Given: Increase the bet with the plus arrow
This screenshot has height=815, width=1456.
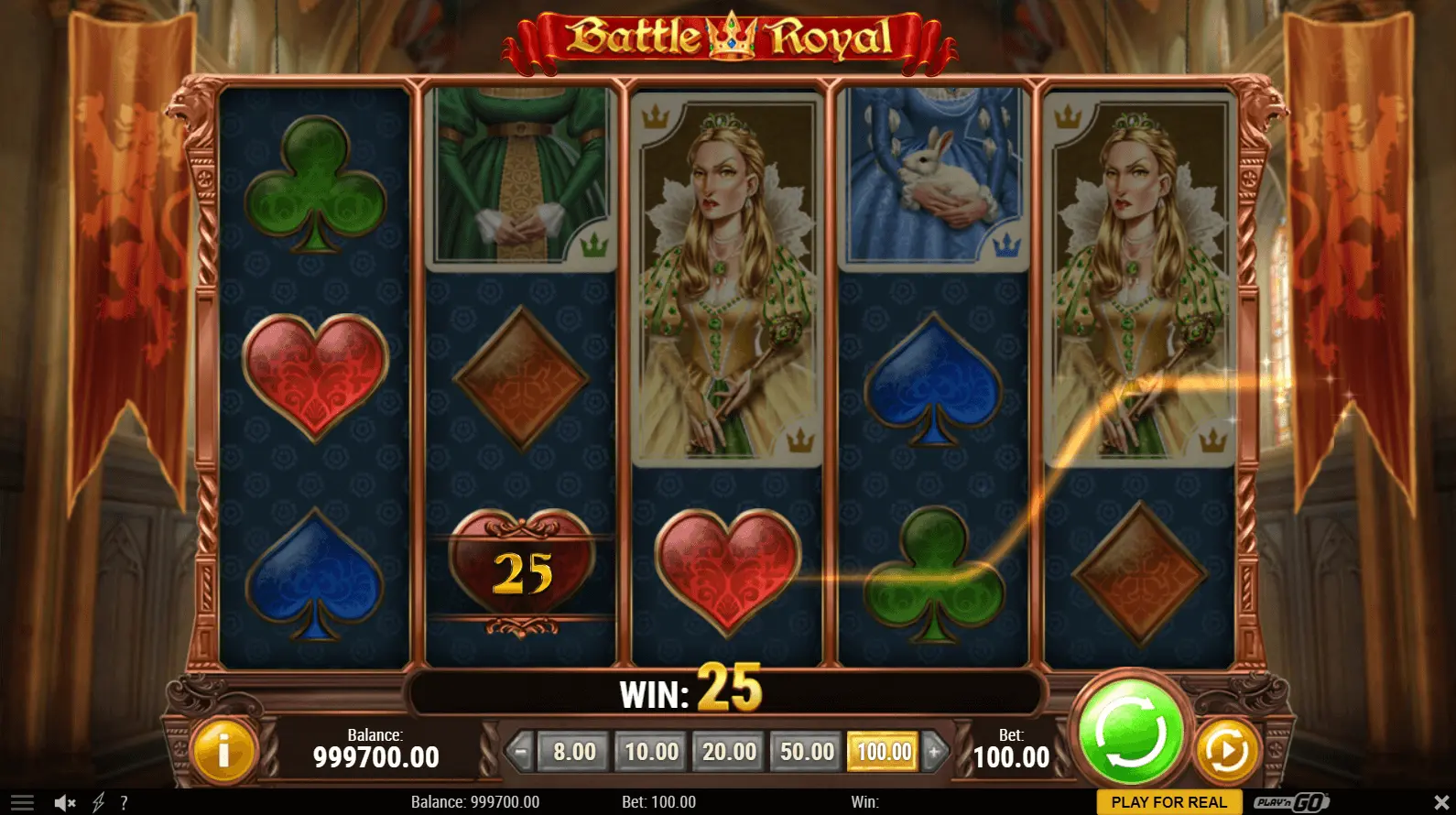Looking at the screenshot, I should [935, 752].
